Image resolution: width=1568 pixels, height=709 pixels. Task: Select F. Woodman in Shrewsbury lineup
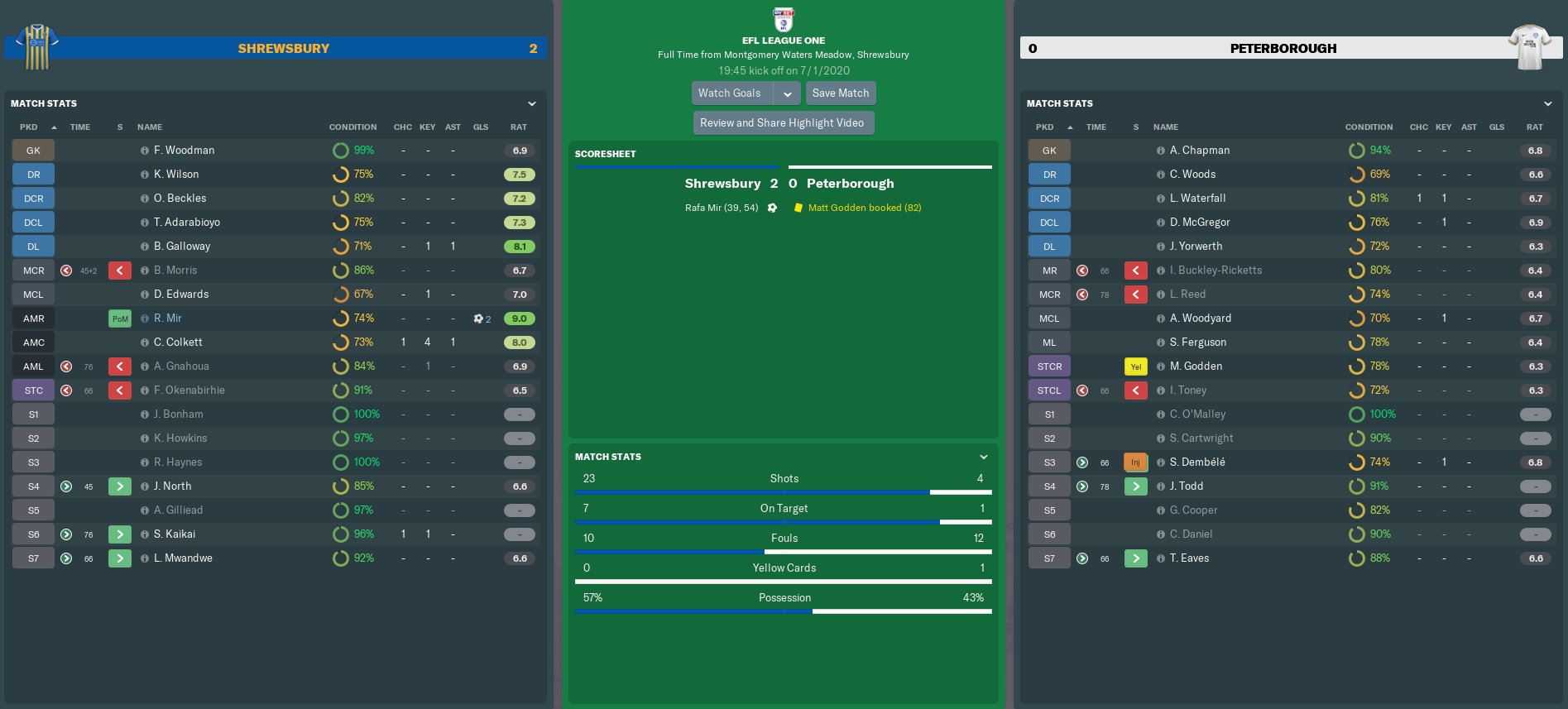pos(185,151)
